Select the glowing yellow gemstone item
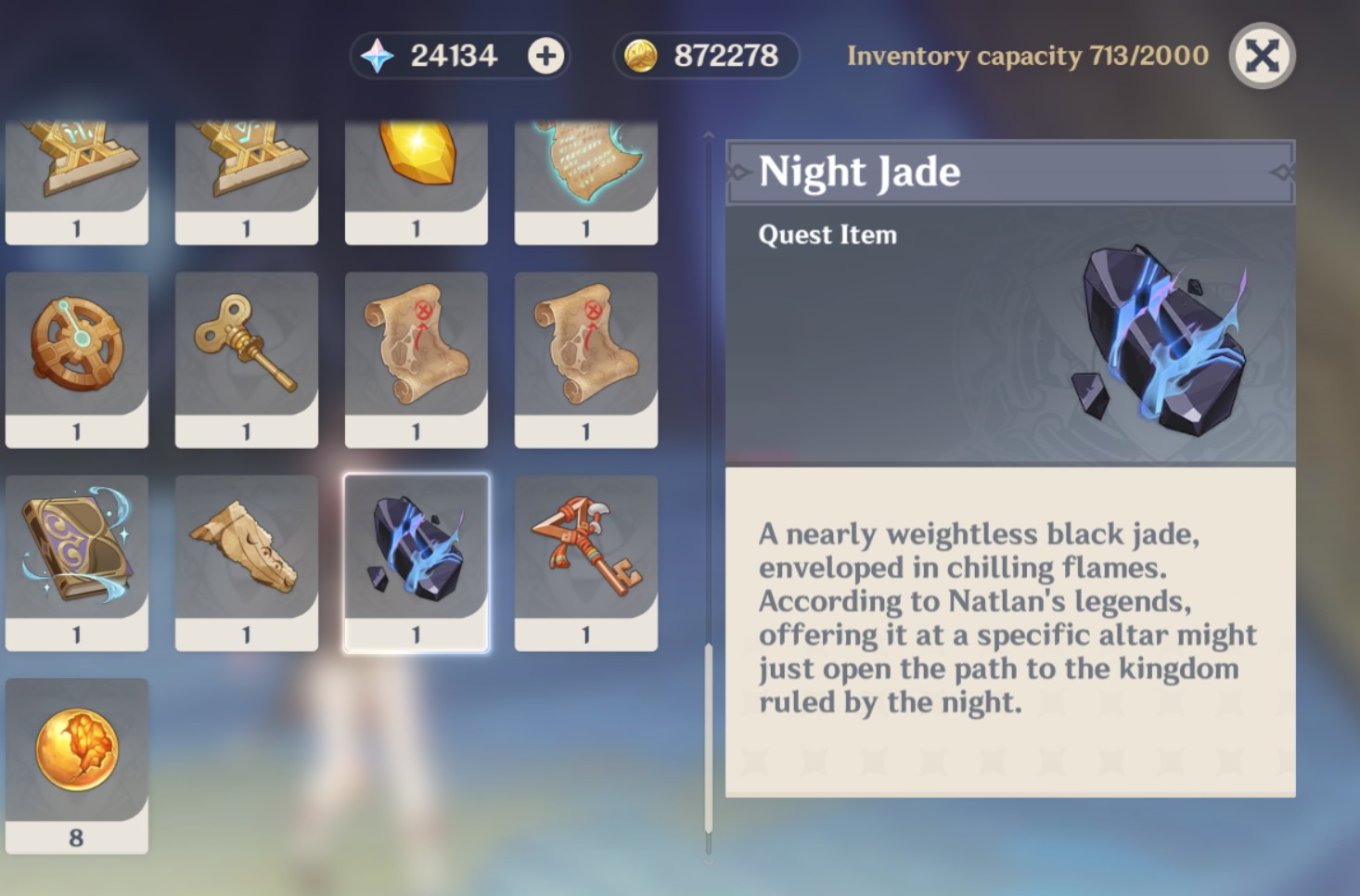 coord(416,167)
